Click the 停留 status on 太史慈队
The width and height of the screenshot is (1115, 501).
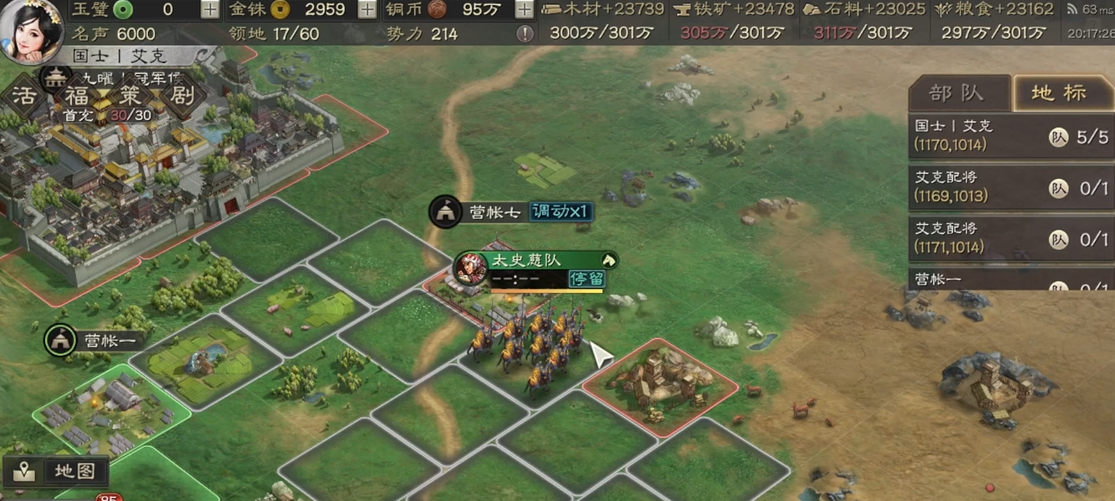coord(587,279)
